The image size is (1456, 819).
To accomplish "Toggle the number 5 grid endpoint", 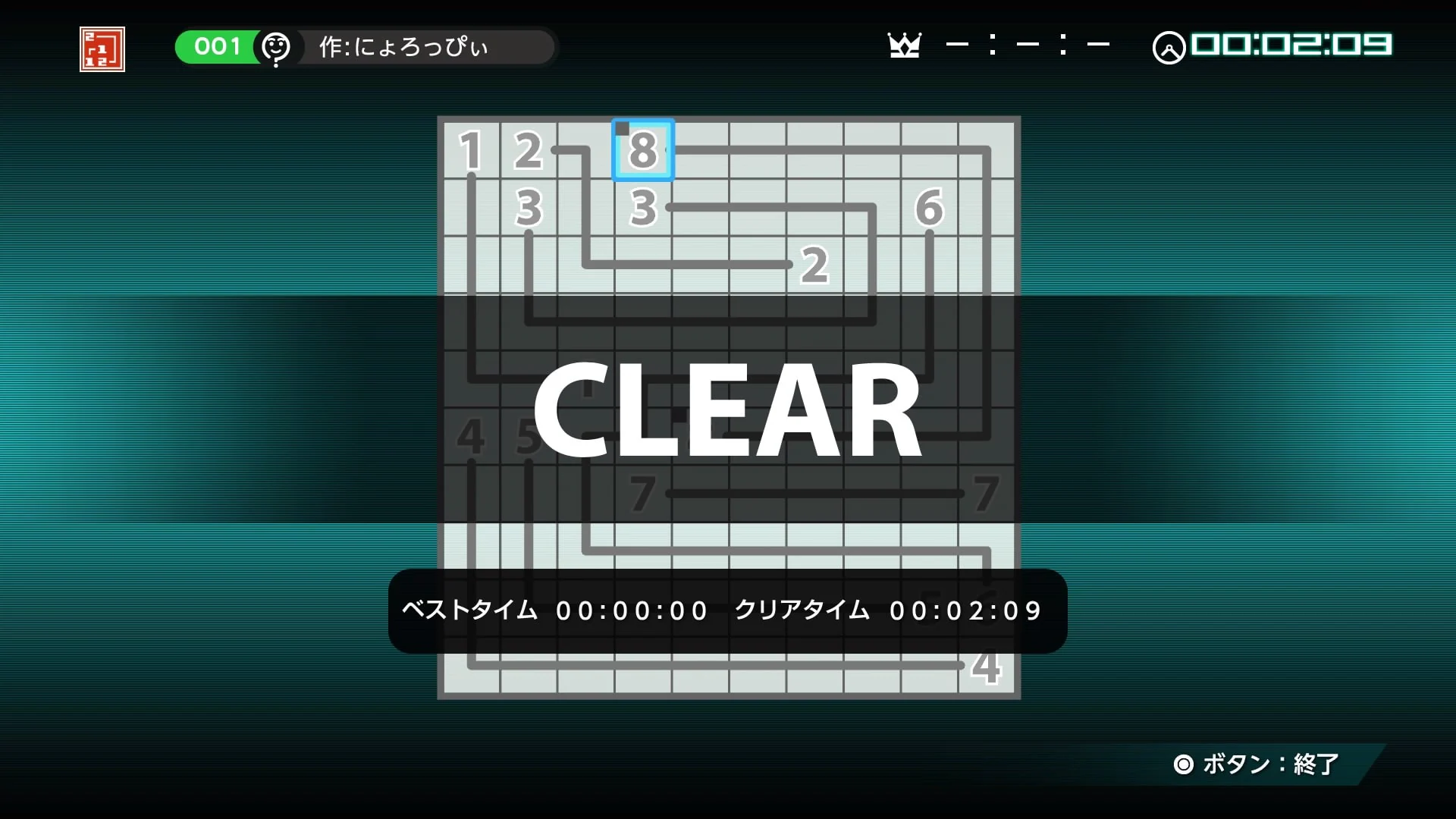I will (x=529, y=435).
